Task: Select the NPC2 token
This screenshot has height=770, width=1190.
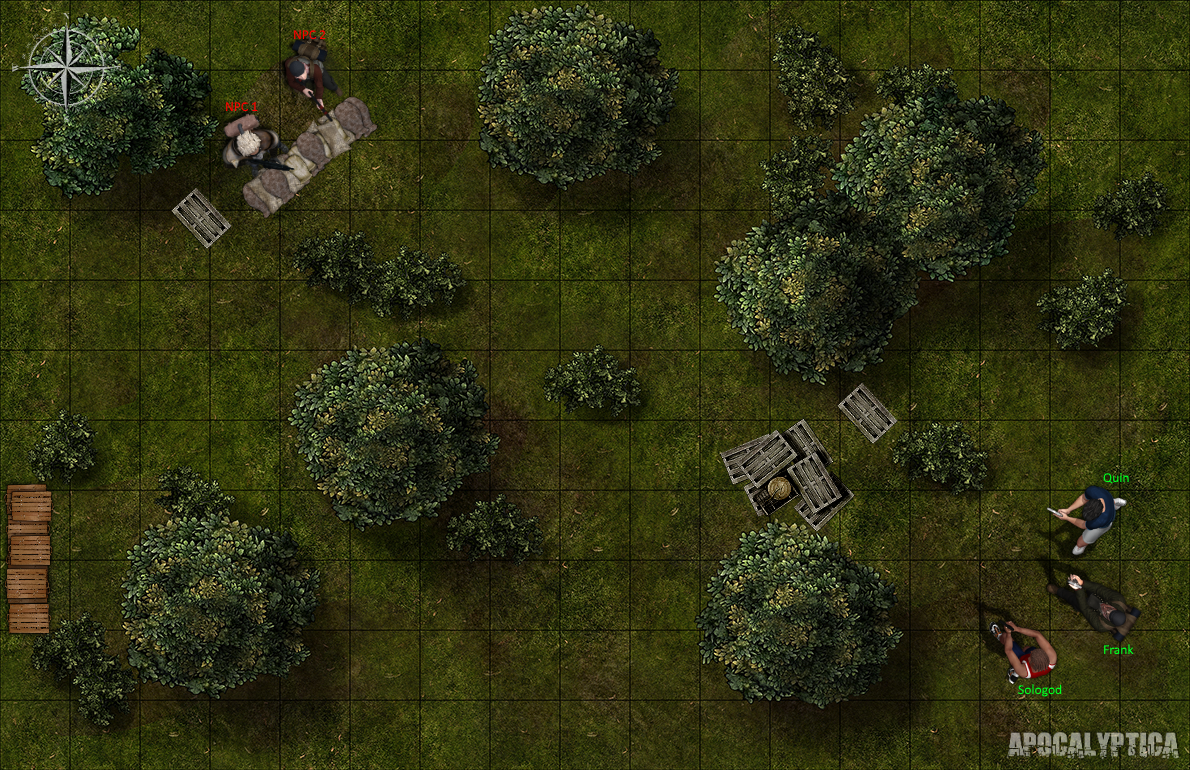Action: tap(301, 75)
